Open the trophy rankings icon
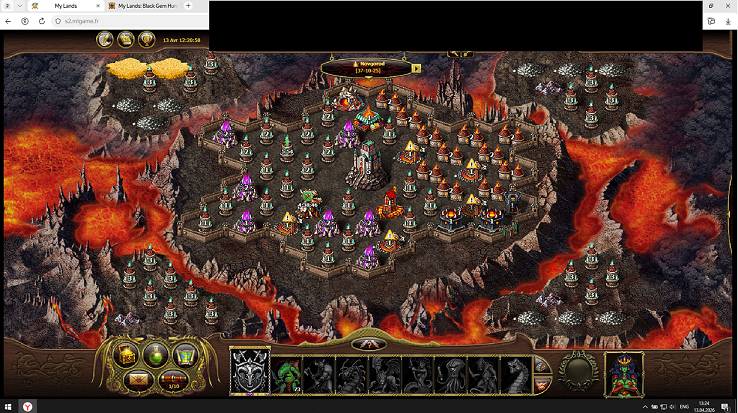738x413 pixels. click(147, 39)
